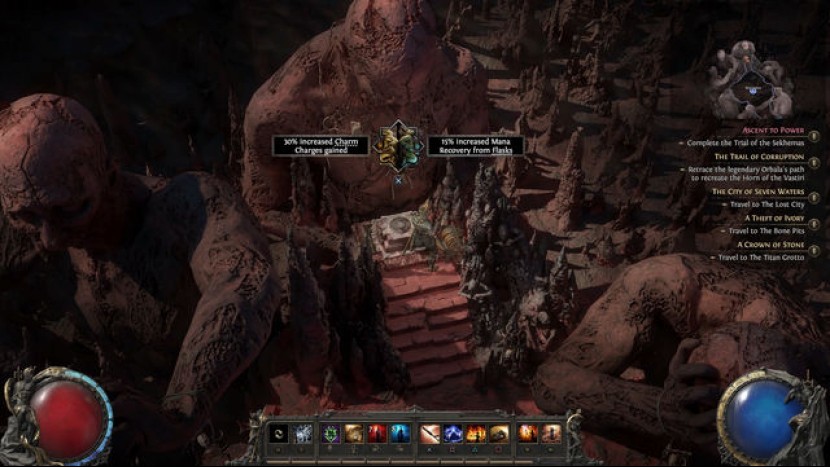Trigger the blue figure skill icon

tap(400, 433)
